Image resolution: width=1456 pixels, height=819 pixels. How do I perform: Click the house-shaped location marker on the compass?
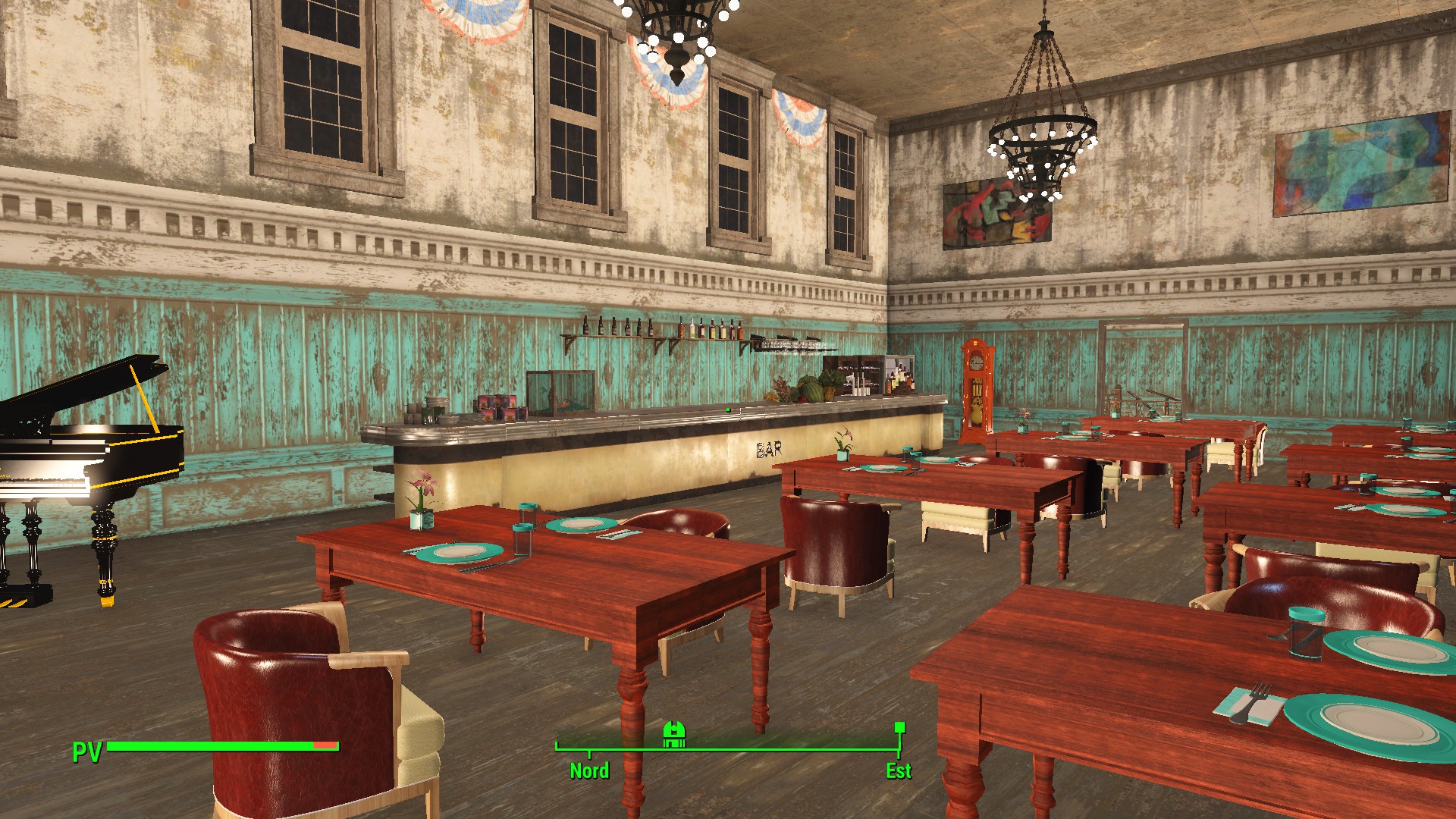[x=674, y=734]
